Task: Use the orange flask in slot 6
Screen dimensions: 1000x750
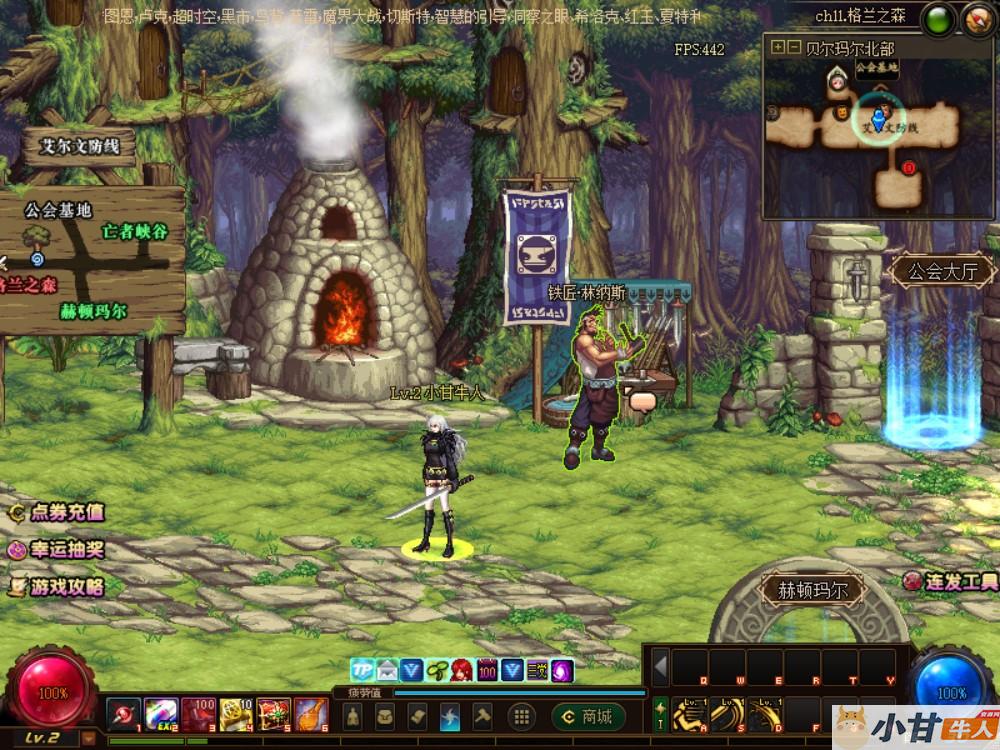Action: [311, 714]
